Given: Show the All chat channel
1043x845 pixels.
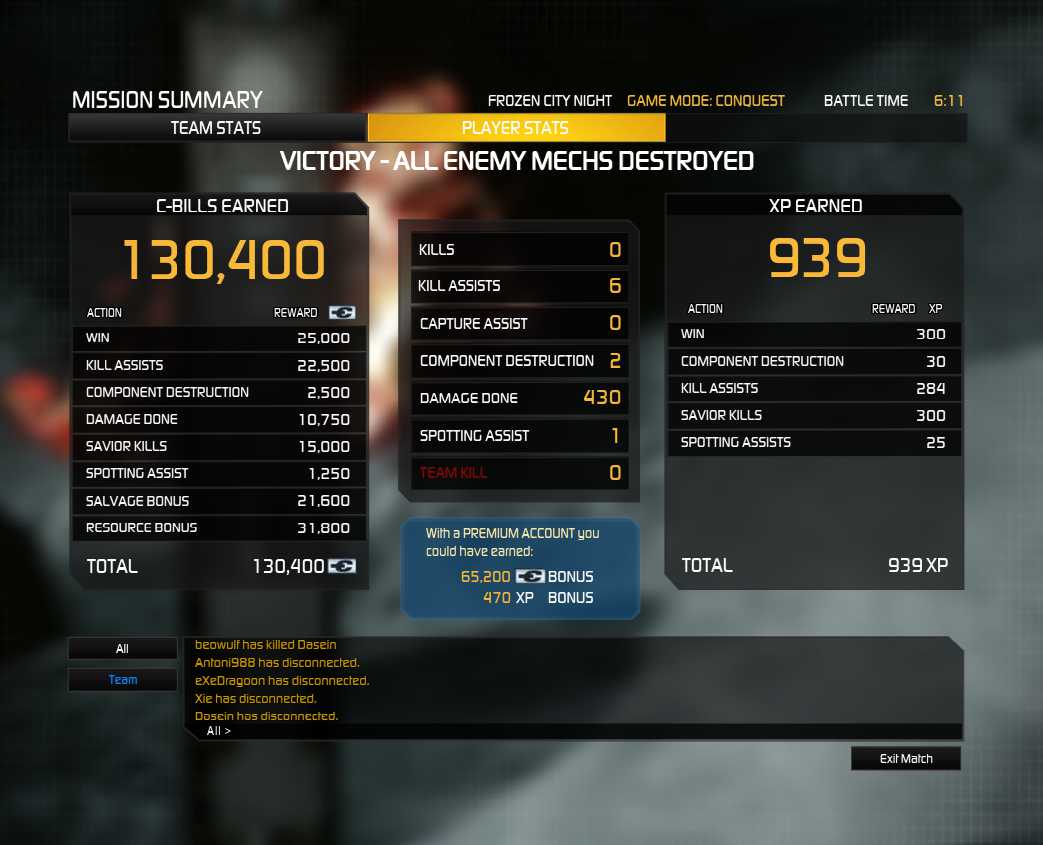Looking at the screenshot, I should point(122,649).
